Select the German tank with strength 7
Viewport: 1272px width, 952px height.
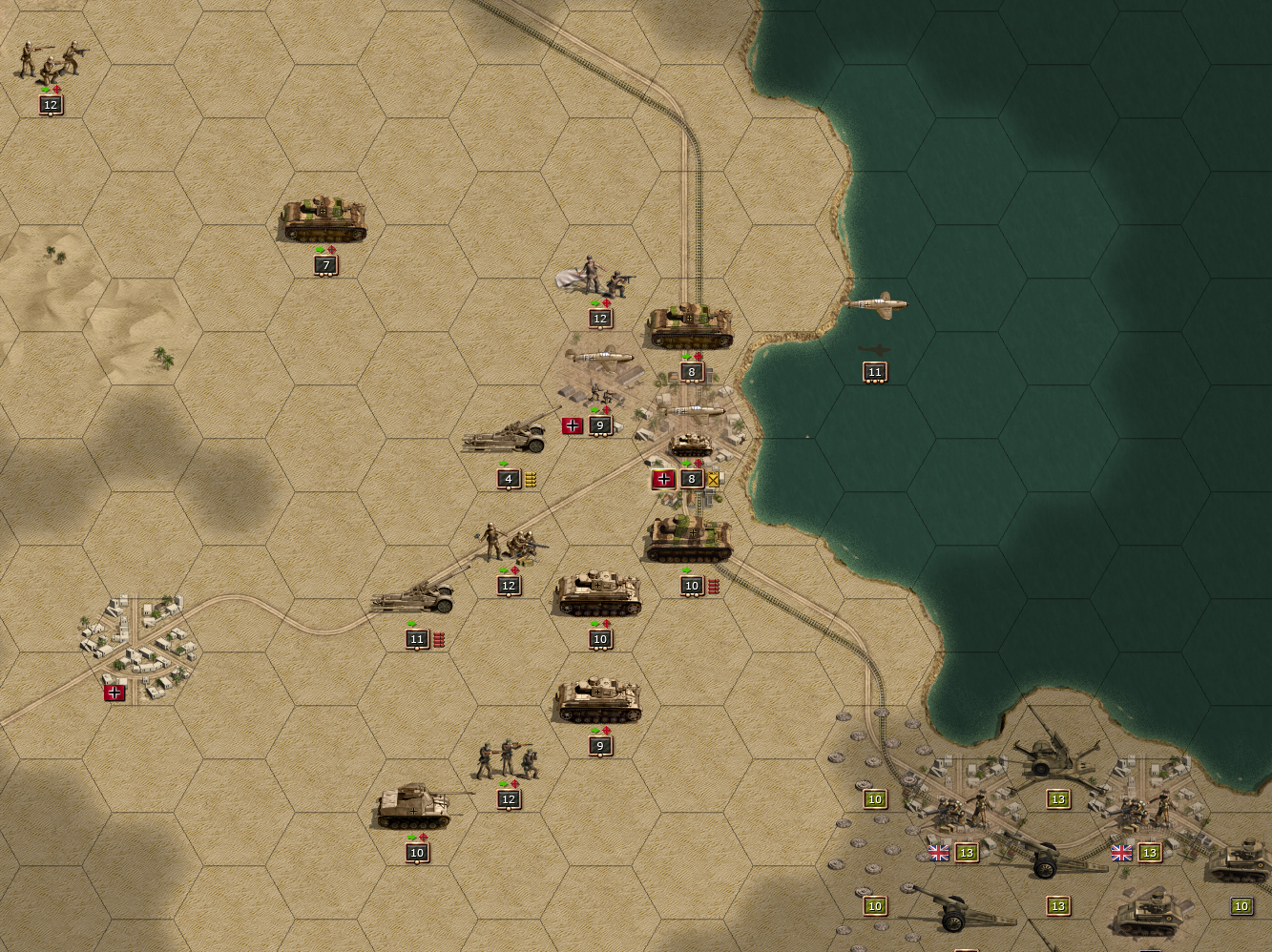tap(323, 219)
